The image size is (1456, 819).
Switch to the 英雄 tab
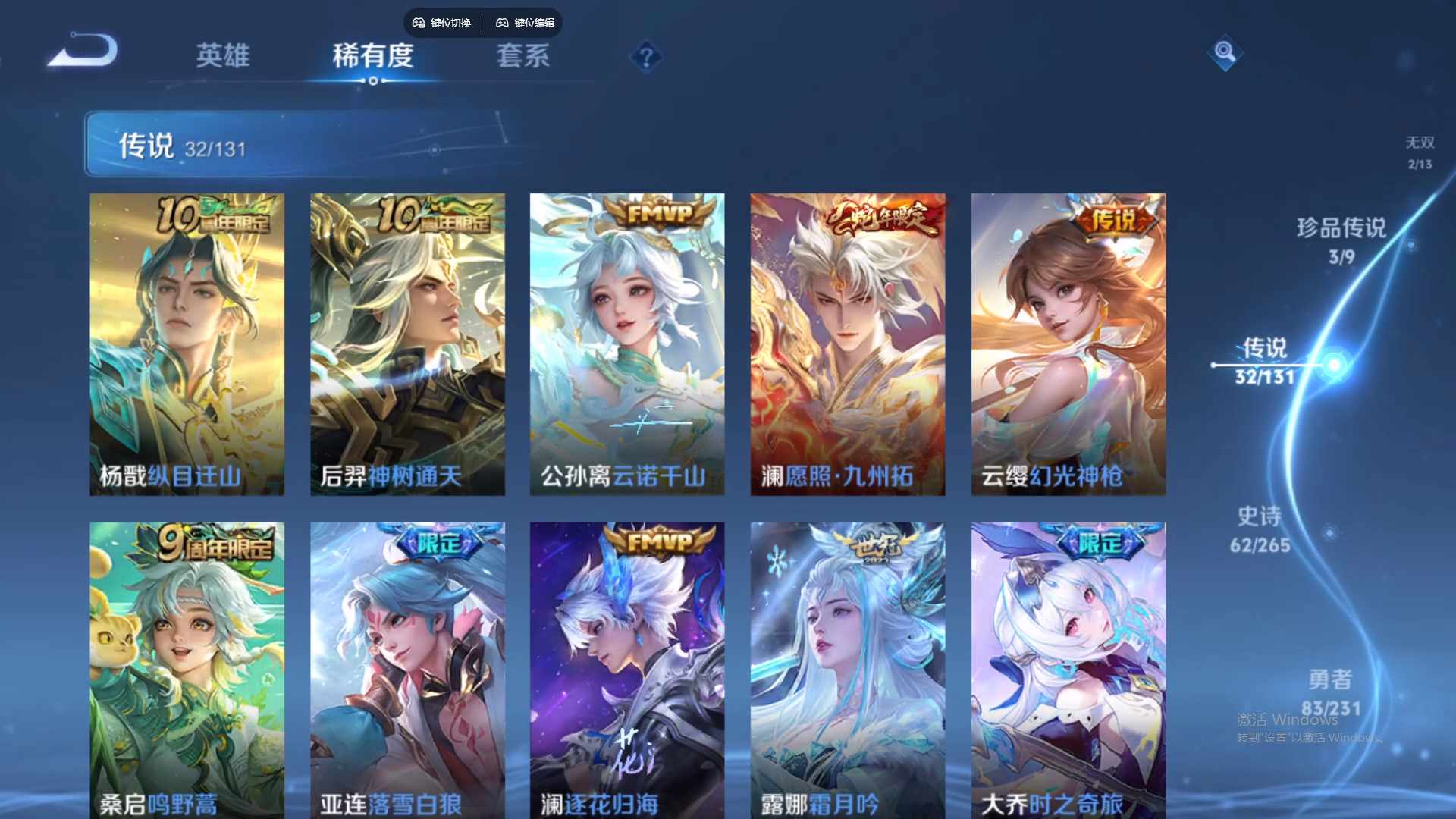[x=223, y=57]
